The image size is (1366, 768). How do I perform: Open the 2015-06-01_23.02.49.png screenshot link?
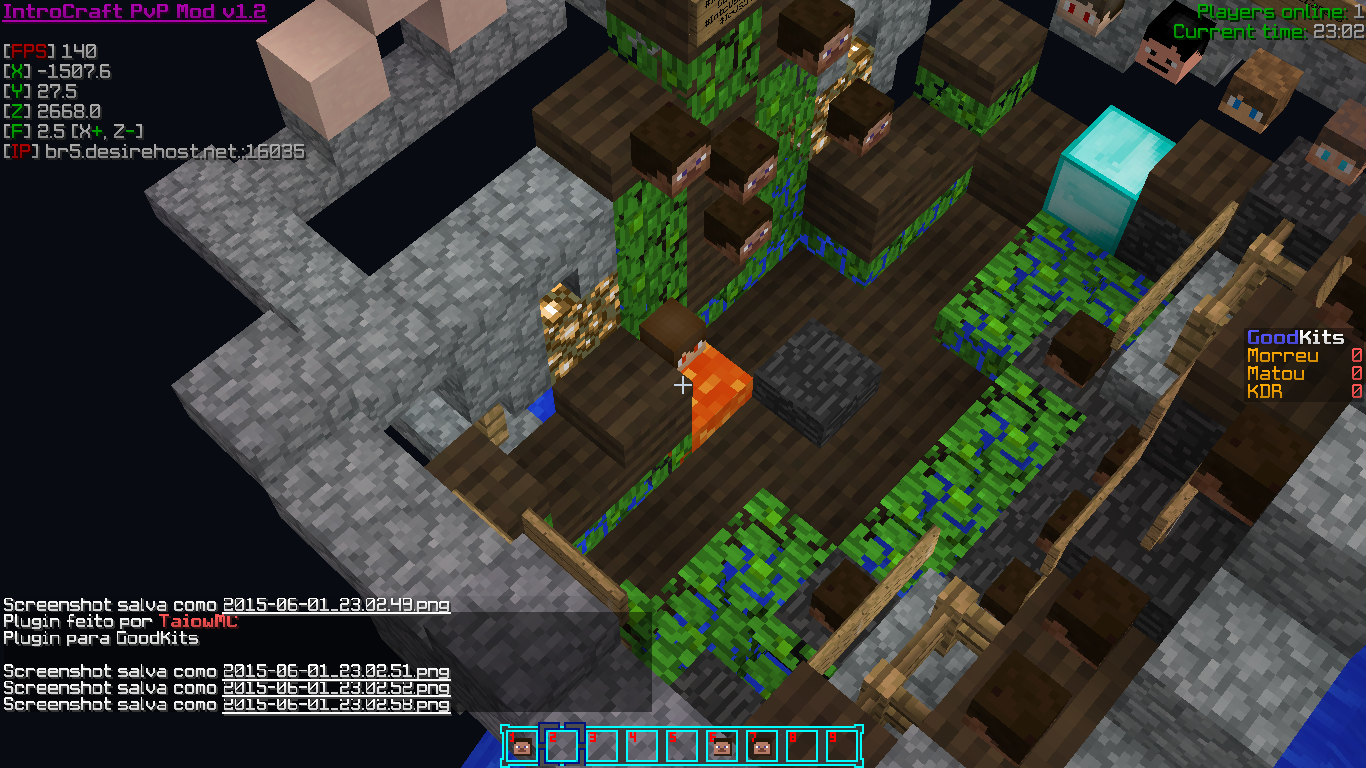(x=336, y=605)
